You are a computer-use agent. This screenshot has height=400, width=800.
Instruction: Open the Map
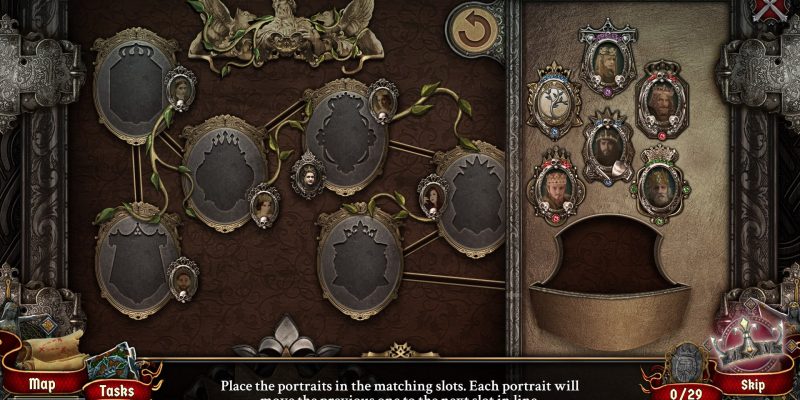pos(41,383)
